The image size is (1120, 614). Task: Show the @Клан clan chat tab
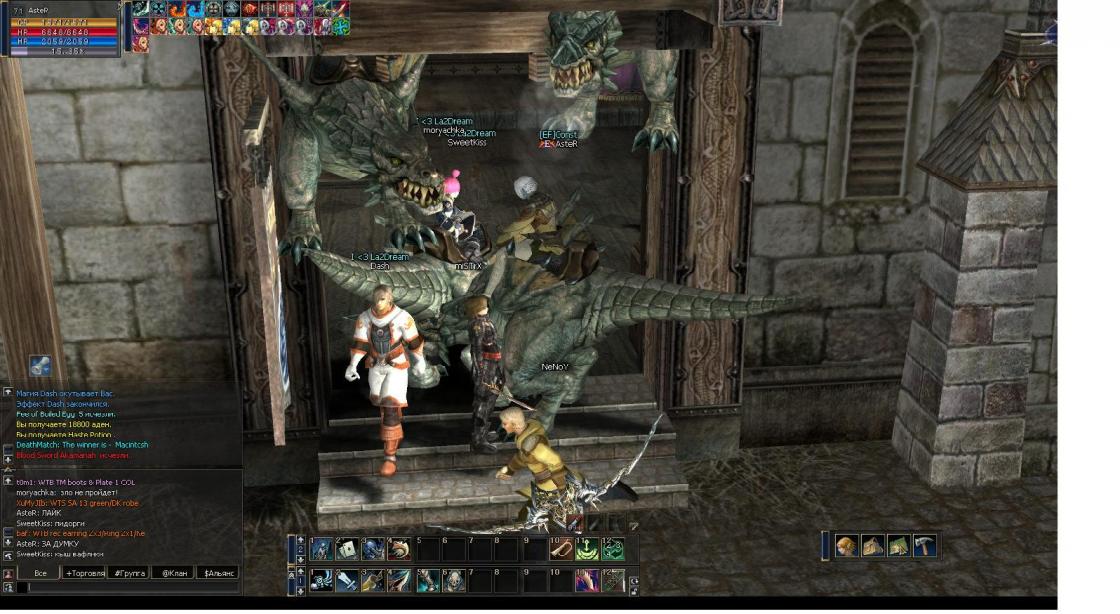pos(173,573)
